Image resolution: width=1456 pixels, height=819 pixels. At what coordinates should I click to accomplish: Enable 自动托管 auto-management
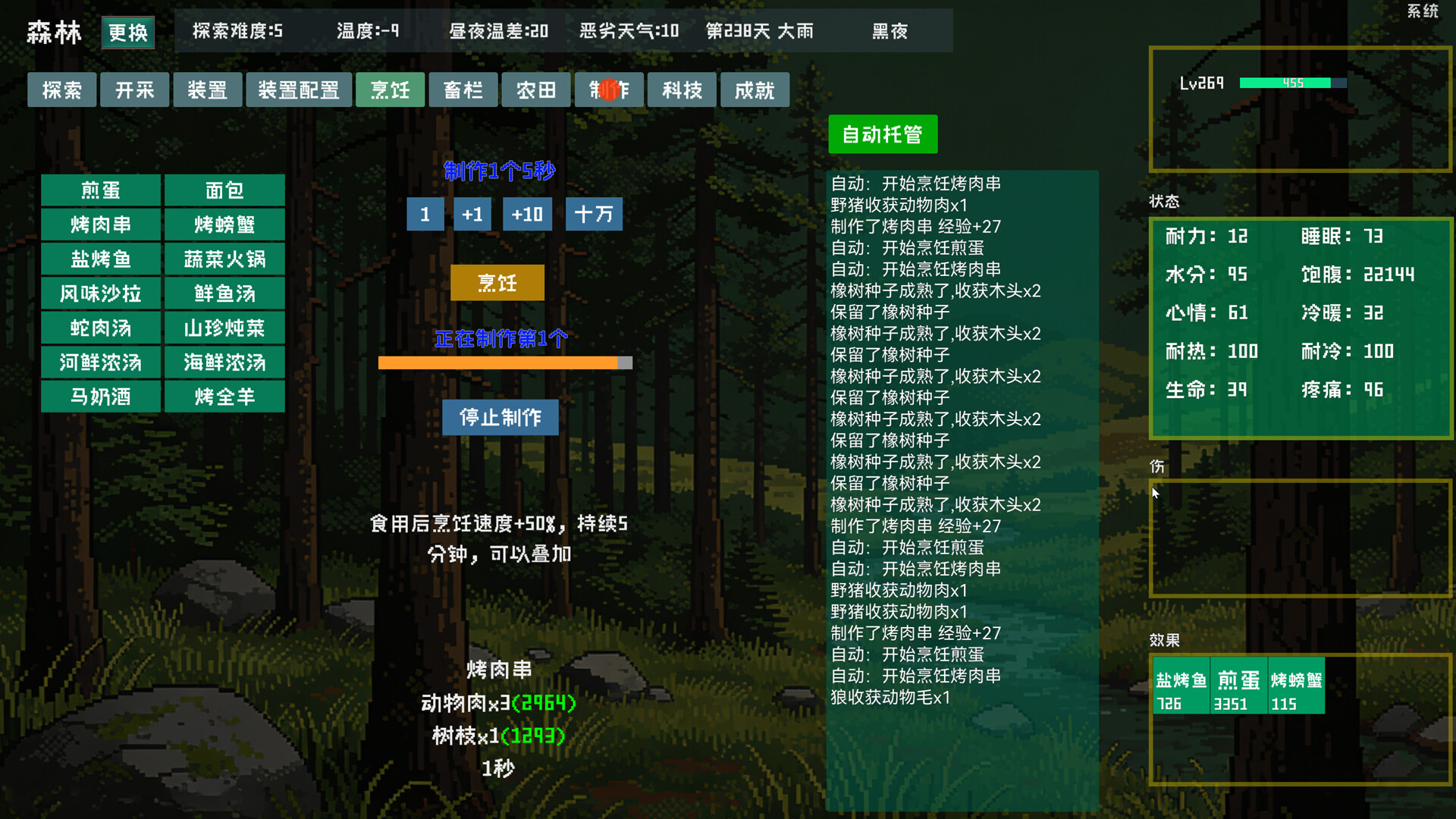pos(883,134)
